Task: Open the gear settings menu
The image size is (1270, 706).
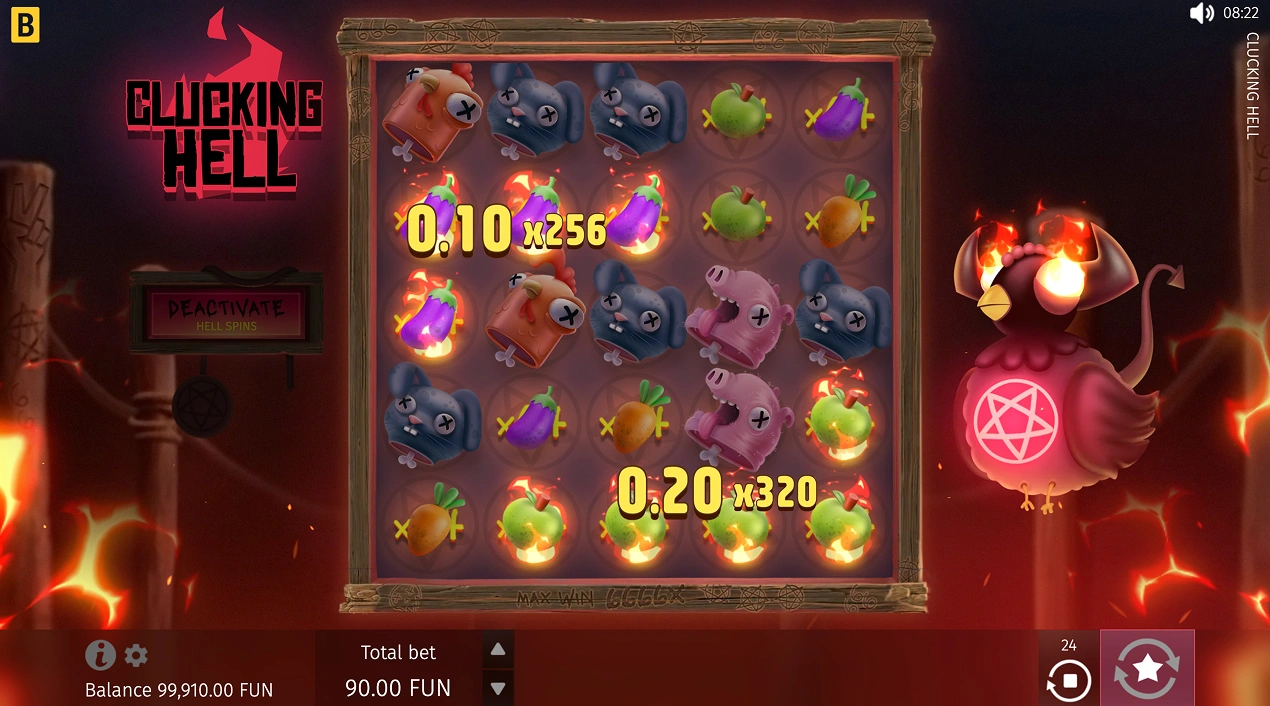Action: click(136, 655)
